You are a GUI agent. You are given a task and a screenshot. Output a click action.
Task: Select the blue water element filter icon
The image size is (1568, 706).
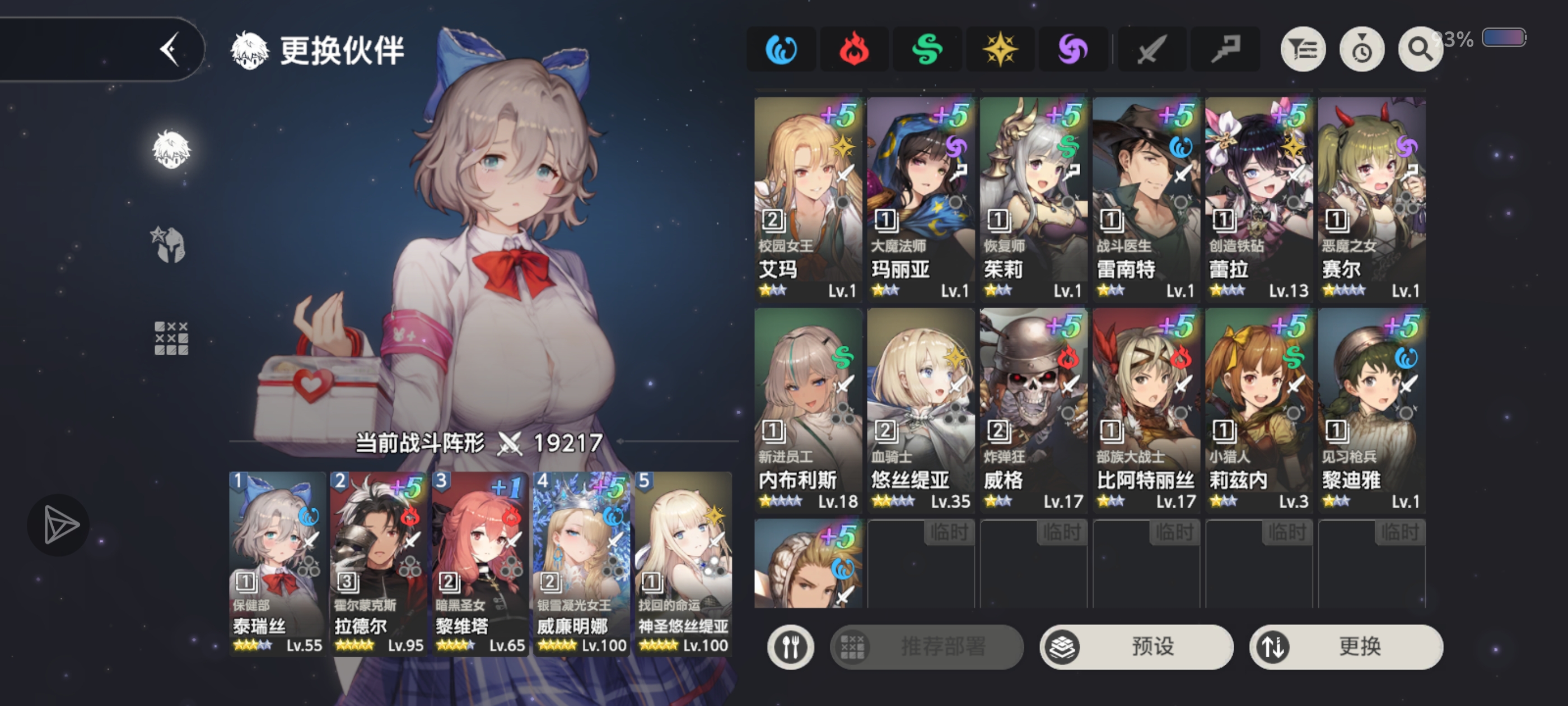(781, 49)
